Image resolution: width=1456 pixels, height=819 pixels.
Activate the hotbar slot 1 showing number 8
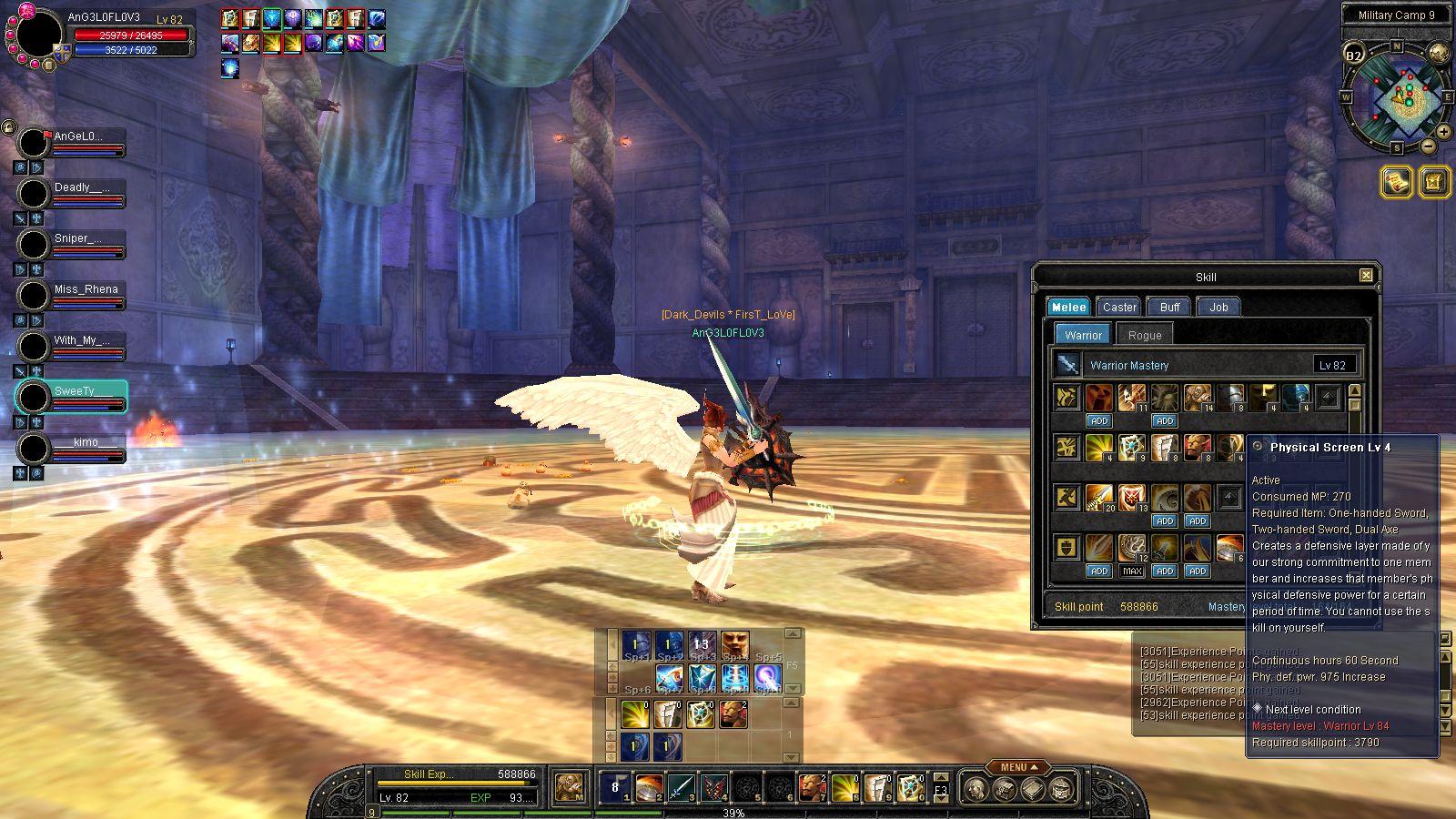pyautogui.click(x=614, y=788)
